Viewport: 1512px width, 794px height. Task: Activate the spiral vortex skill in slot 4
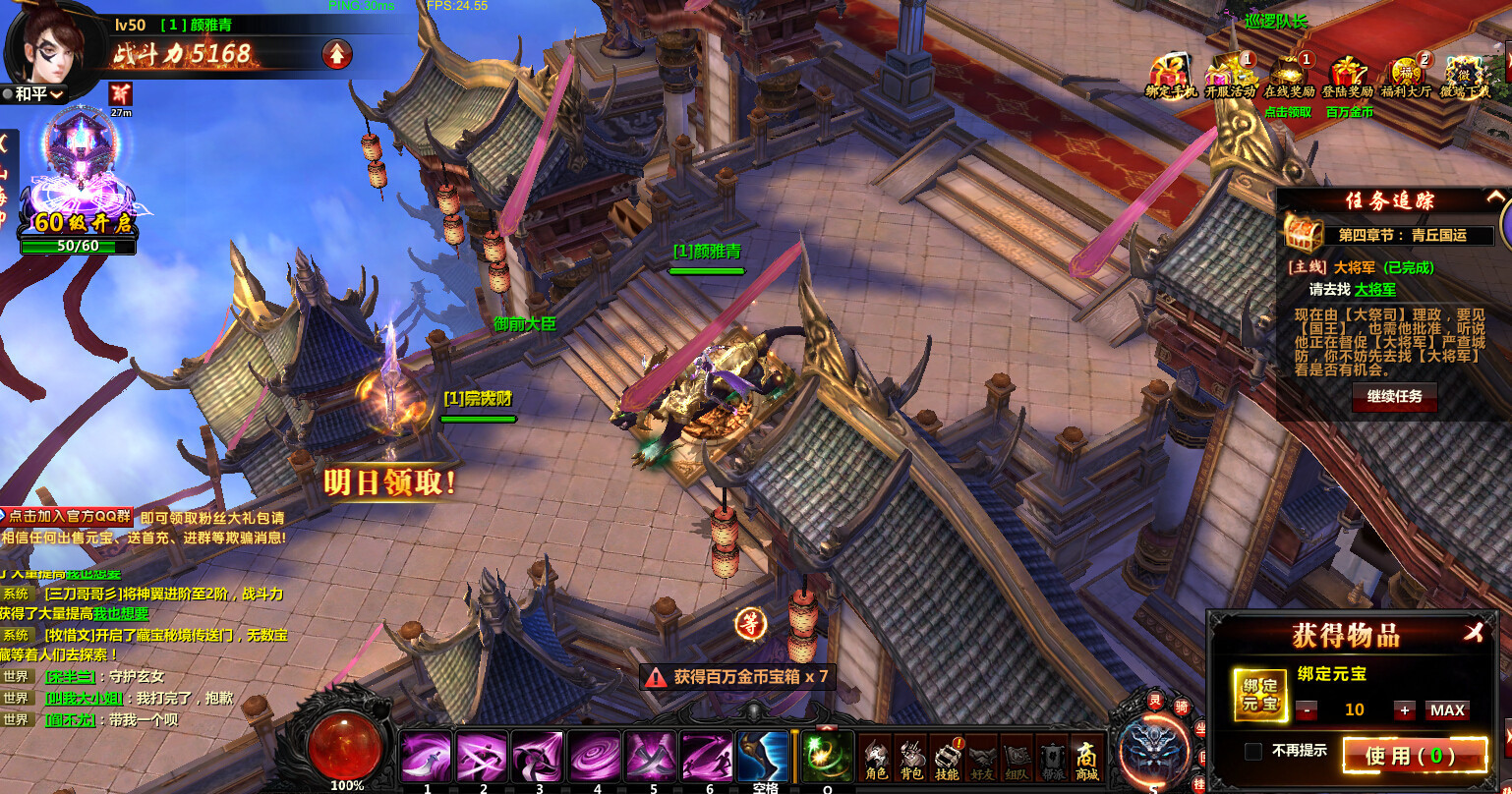[x=595, y=756]
